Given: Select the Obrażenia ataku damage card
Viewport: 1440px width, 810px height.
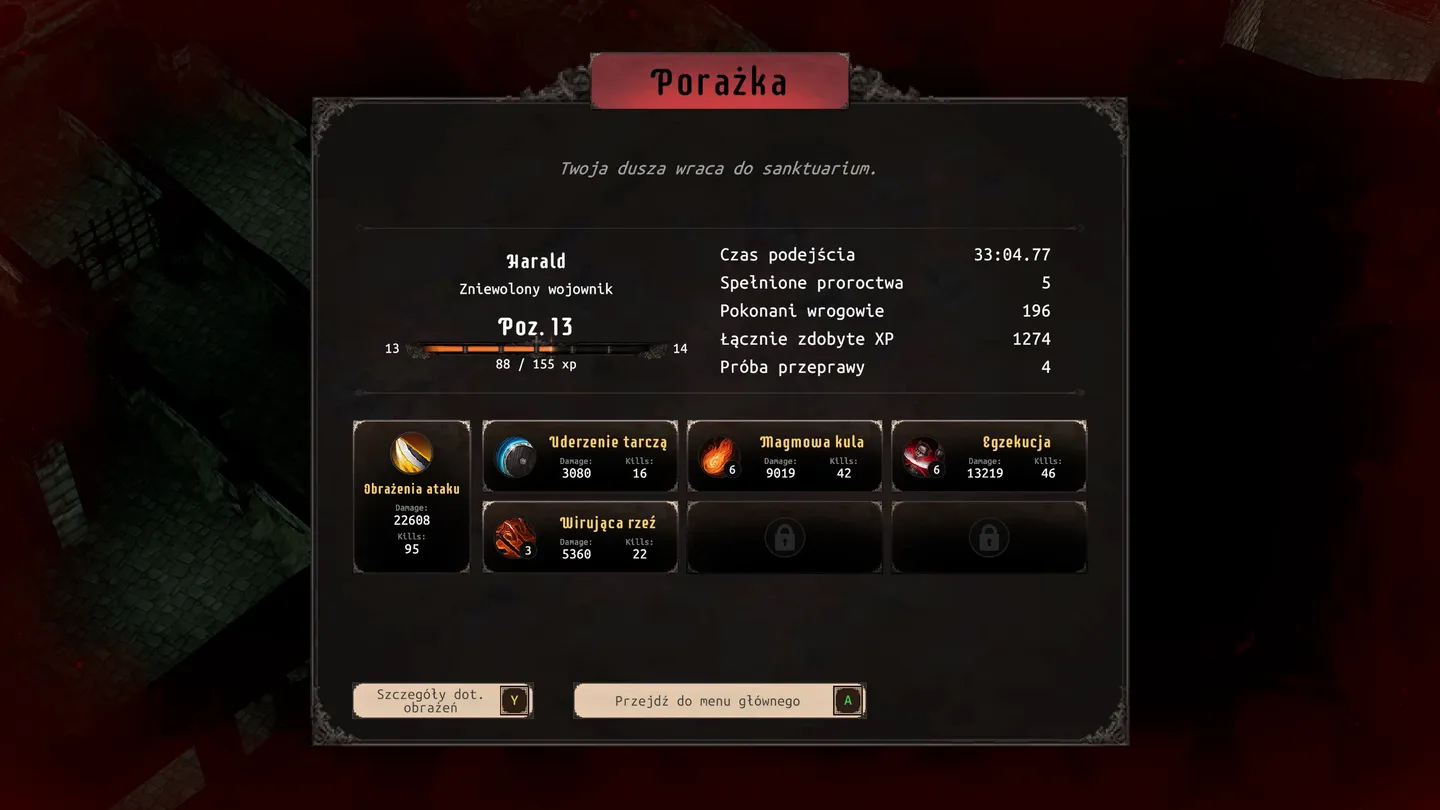Looking at the screenshot, I should pyautogui.click(x=412, y=497).
